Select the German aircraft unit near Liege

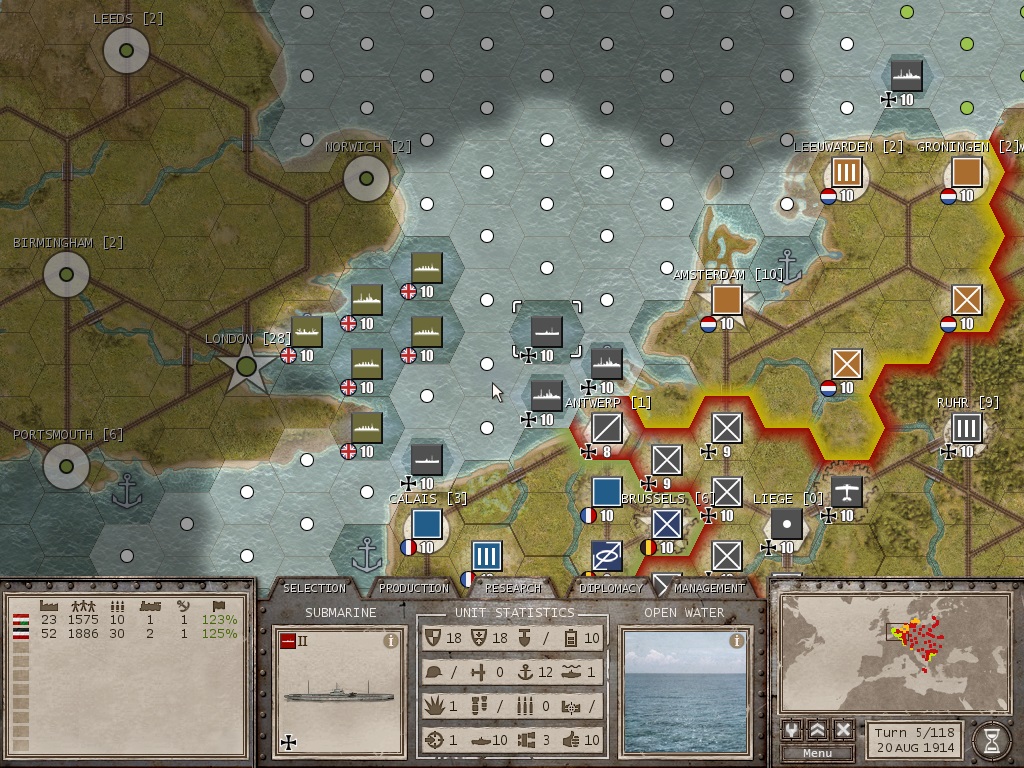pyautogui.click(x=847, y=492)
